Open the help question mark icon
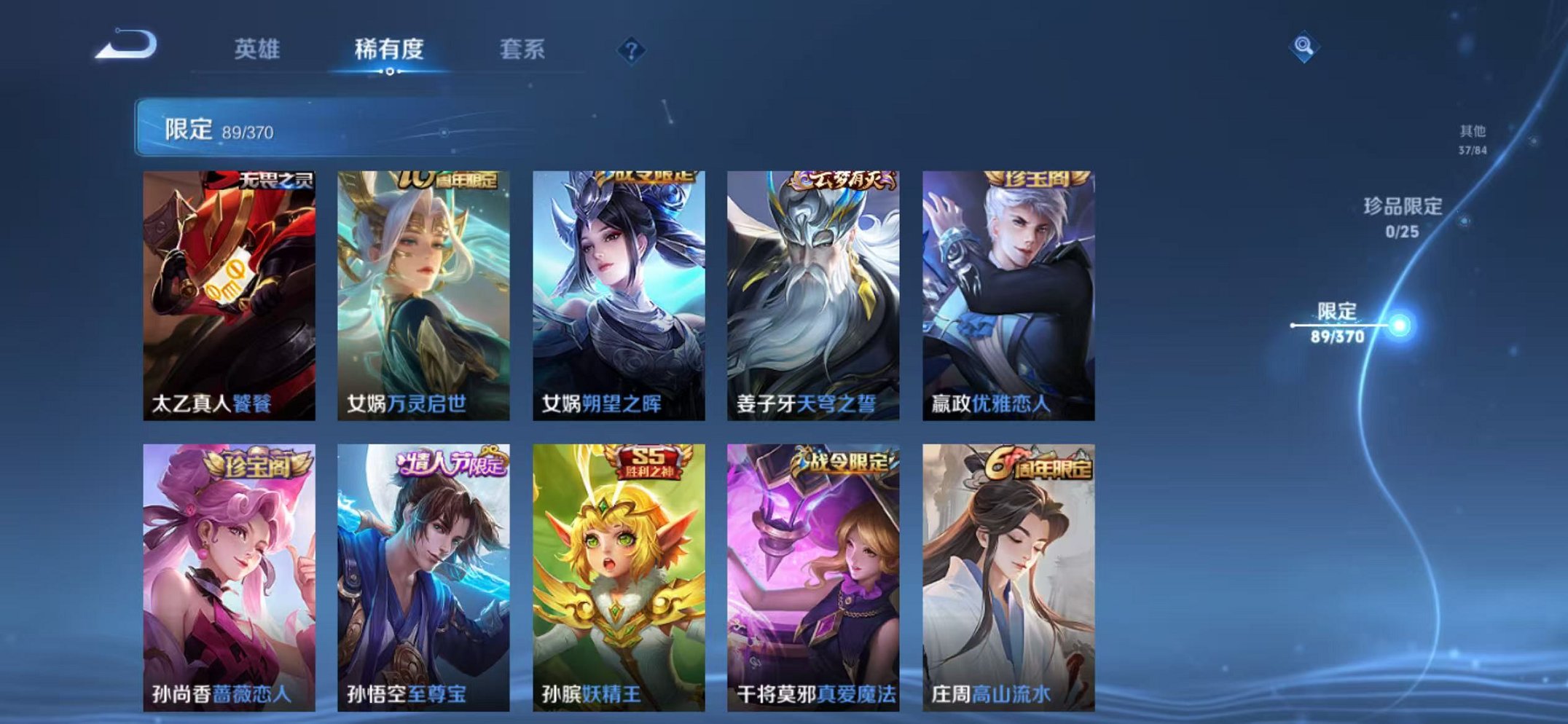The width and height of the screenshot is (1568, 724). [631, 50]
